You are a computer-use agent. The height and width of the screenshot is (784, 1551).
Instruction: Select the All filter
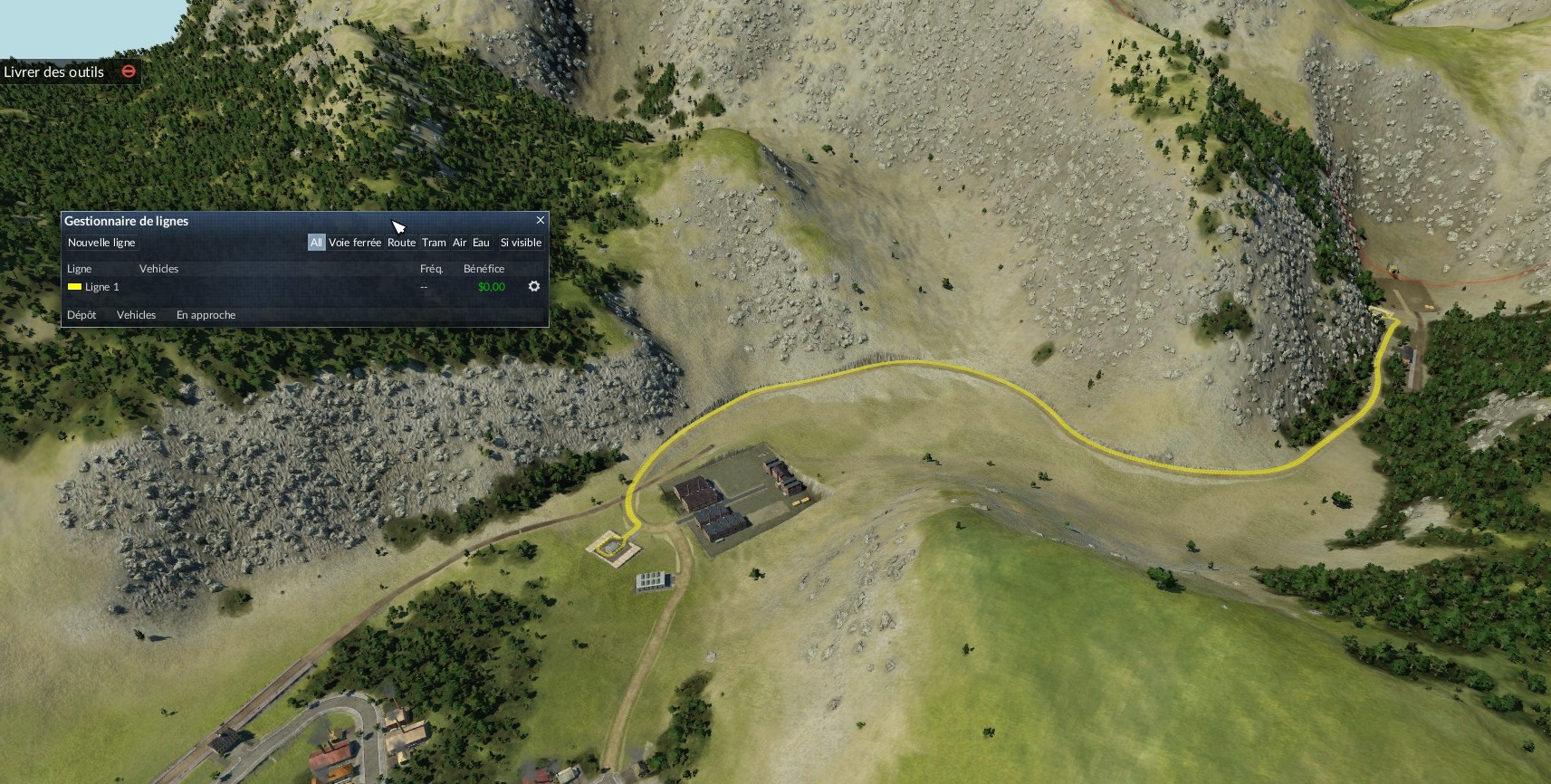(316, 243)
